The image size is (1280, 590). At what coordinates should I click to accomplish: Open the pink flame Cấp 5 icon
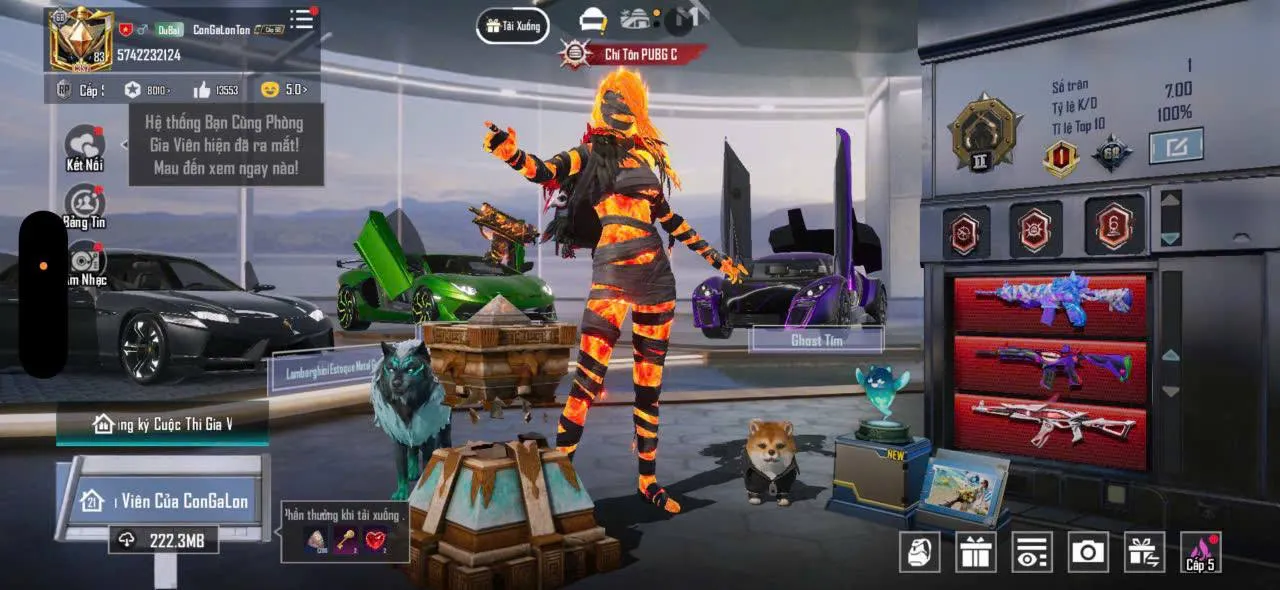[1200, 551]
